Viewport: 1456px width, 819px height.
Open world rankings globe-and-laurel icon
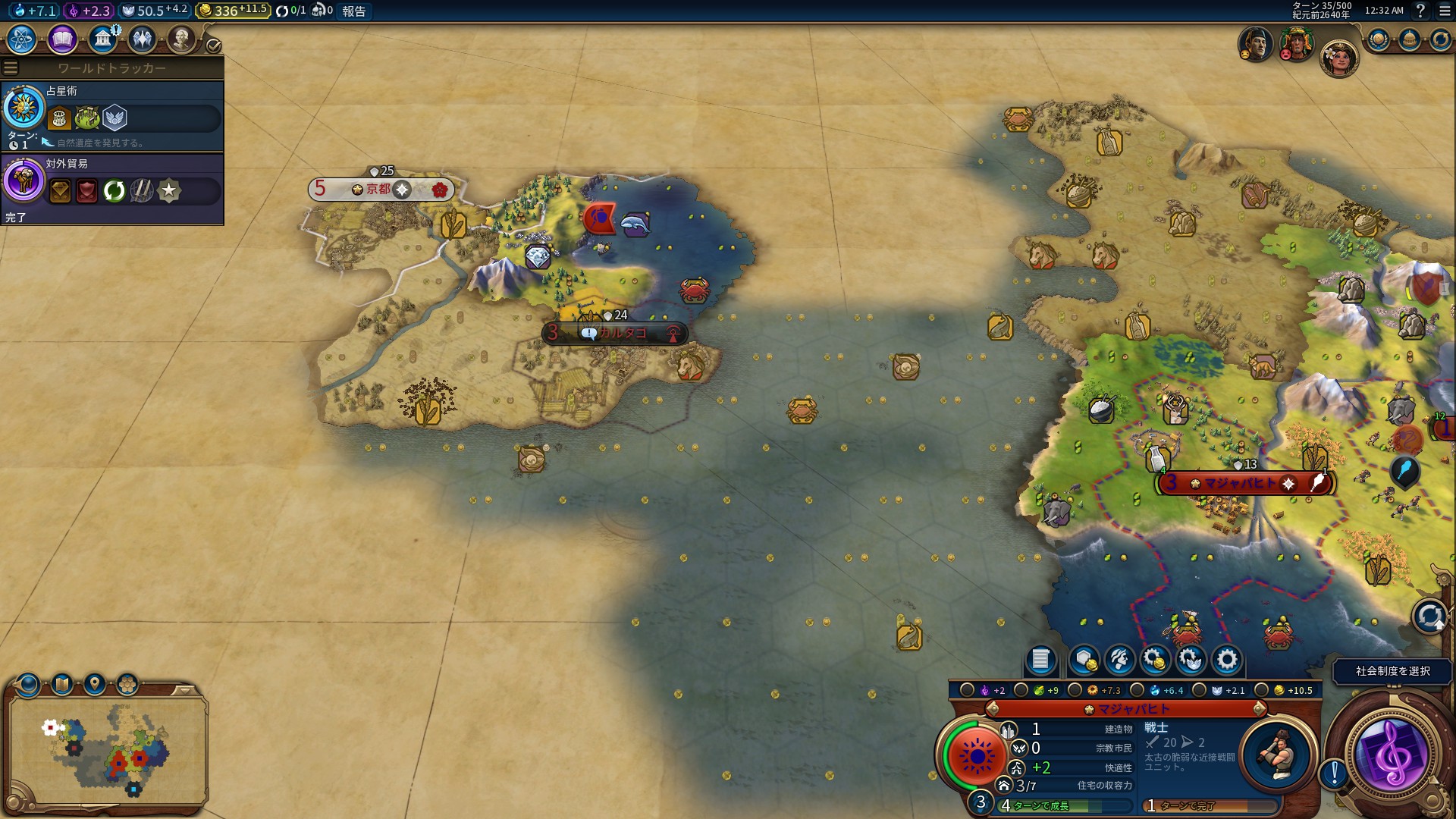(1379, 39)
